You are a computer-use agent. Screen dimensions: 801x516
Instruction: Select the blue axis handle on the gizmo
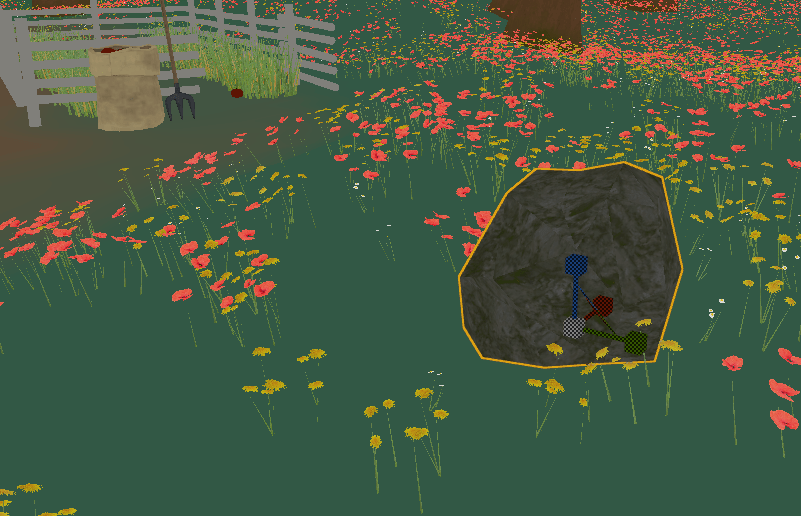click(x=576, y=265)
